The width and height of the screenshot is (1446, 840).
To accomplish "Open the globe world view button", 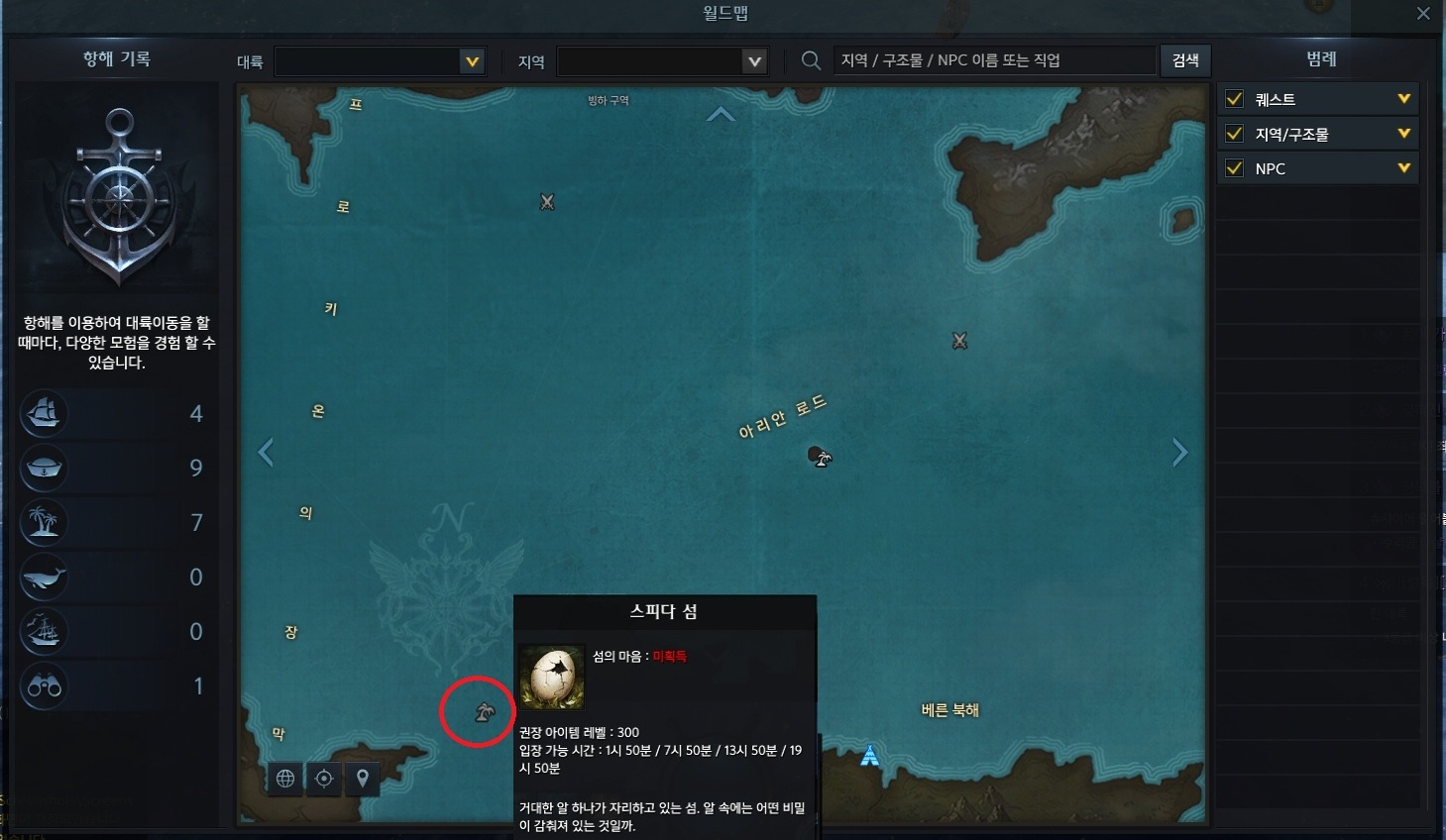I will click(285, 779).
